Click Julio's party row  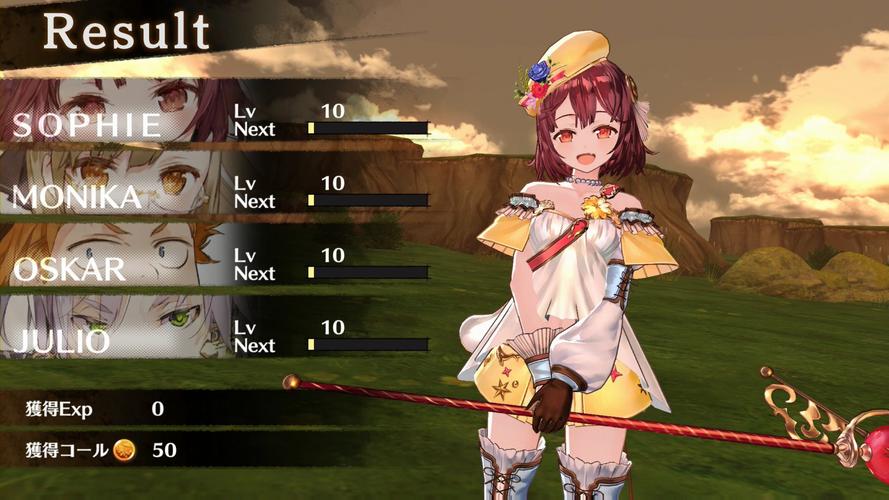coord(220,334)
